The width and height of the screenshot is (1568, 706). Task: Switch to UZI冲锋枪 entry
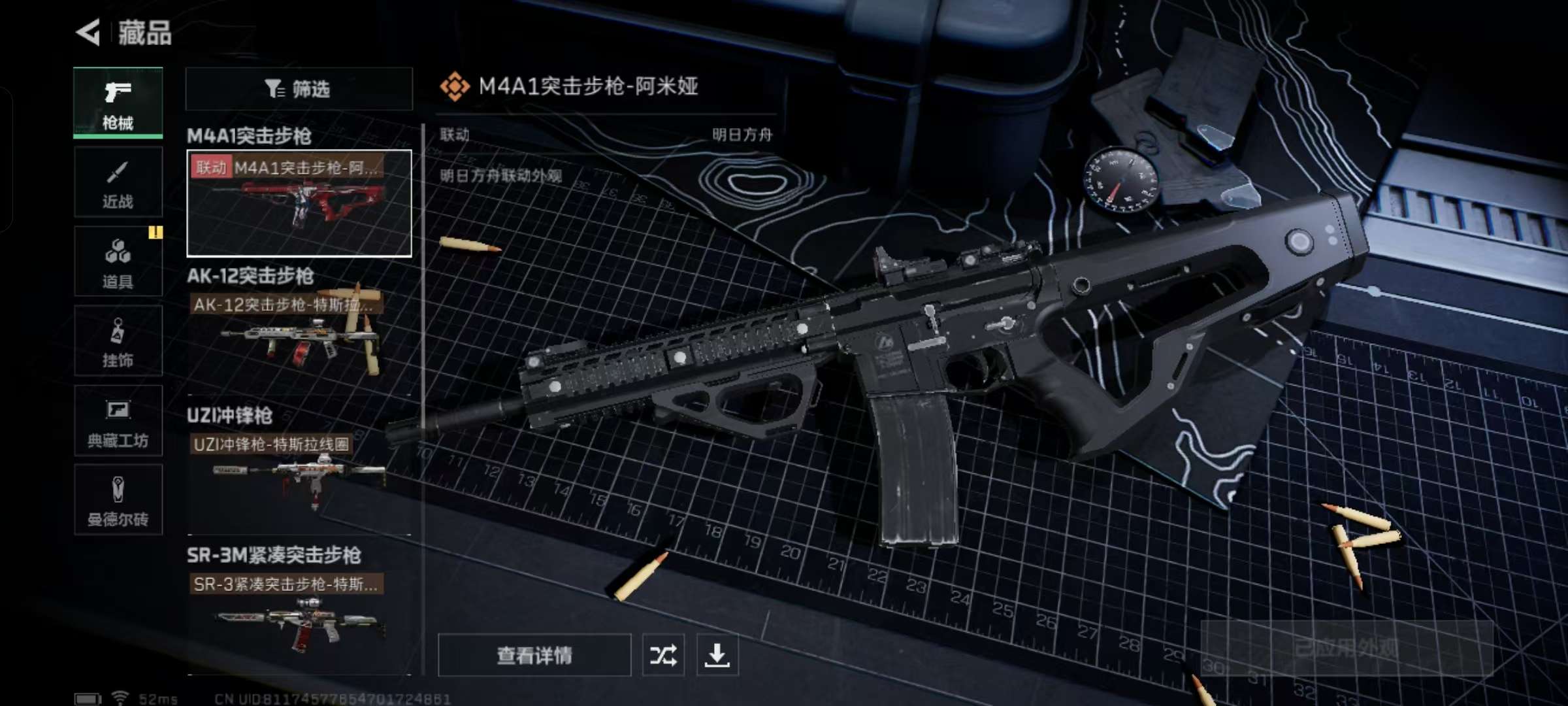(x=230, y=415)
